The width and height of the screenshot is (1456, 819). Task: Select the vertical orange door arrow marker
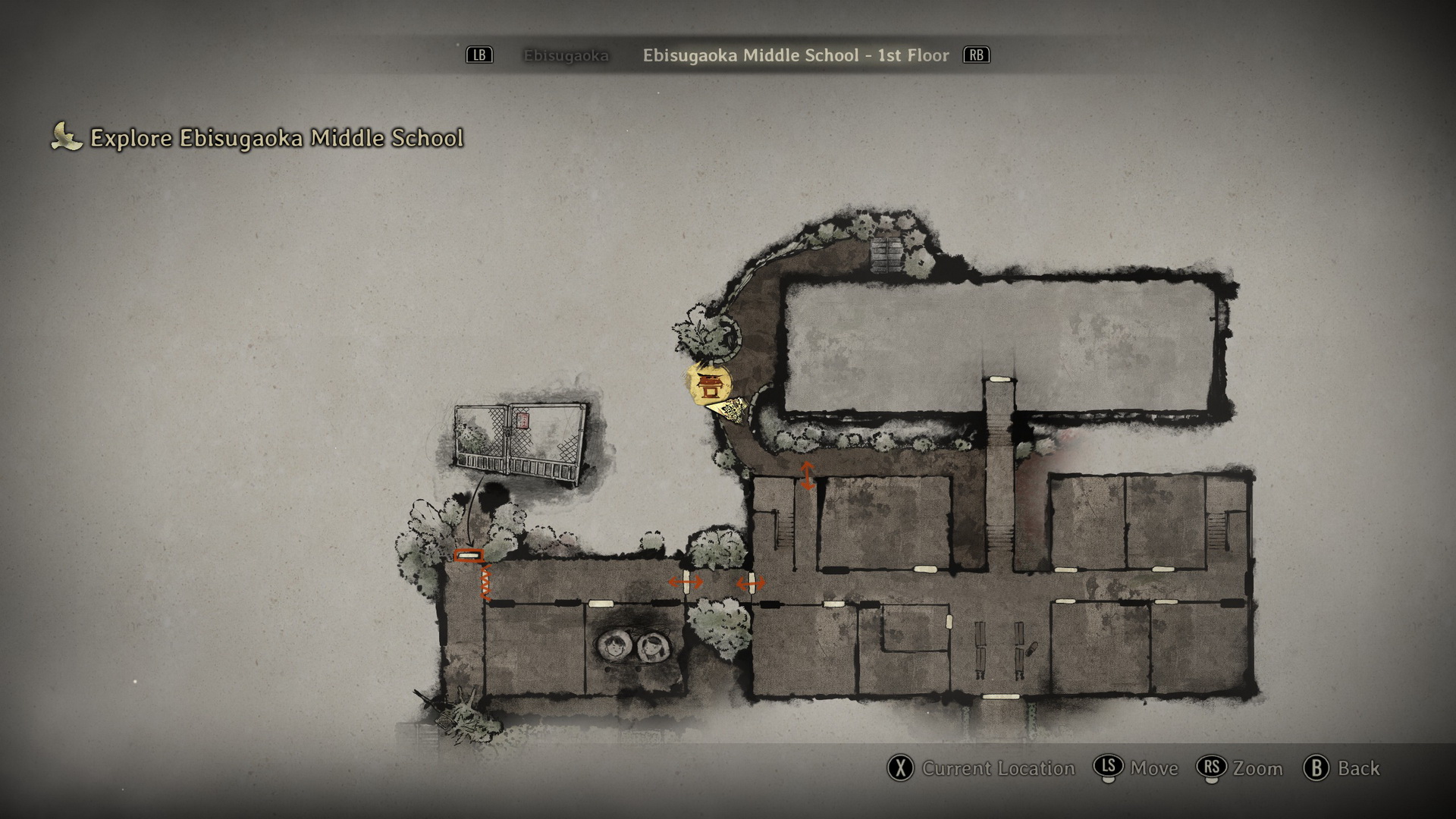(807, 475)
